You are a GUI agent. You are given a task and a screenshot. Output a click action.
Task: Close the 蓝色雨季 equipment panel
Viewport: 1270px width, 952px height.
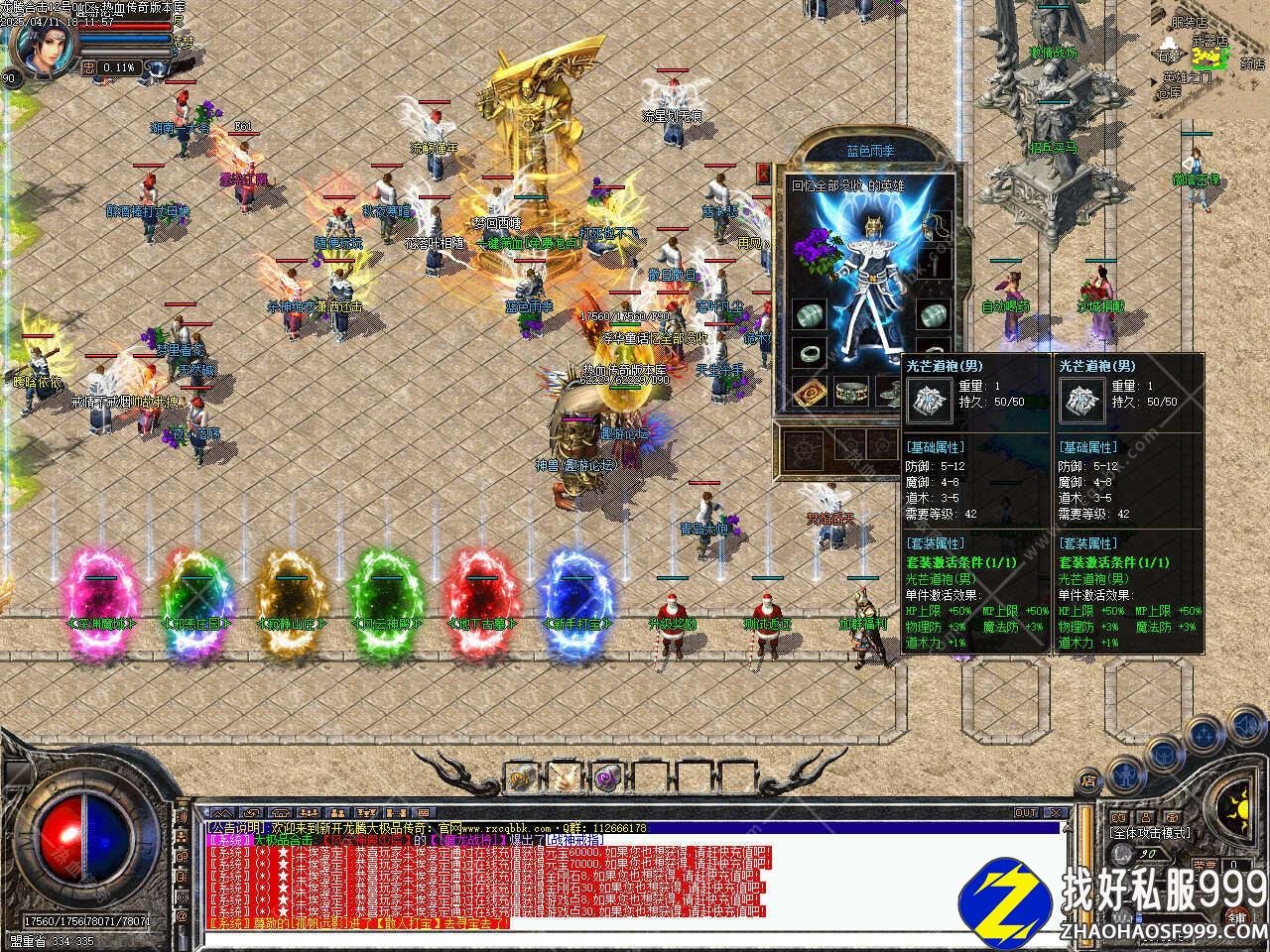[x=762, y=174]
